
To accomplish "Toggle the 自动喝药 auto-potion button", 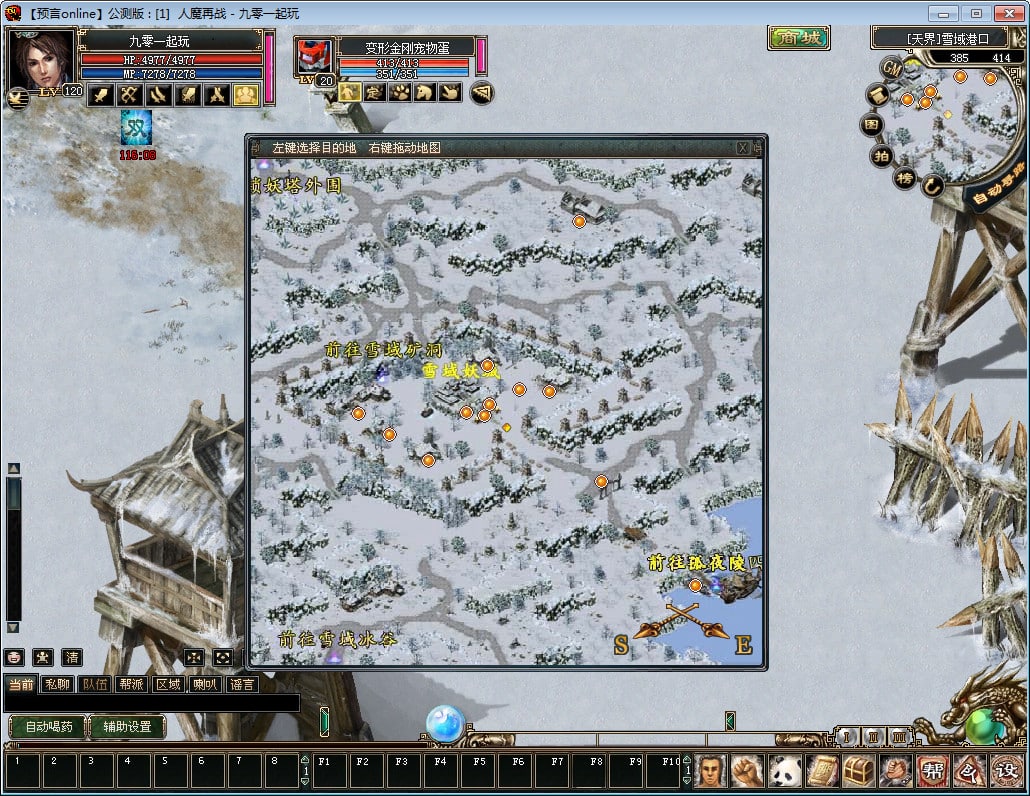I will click(x=48, y=727).
